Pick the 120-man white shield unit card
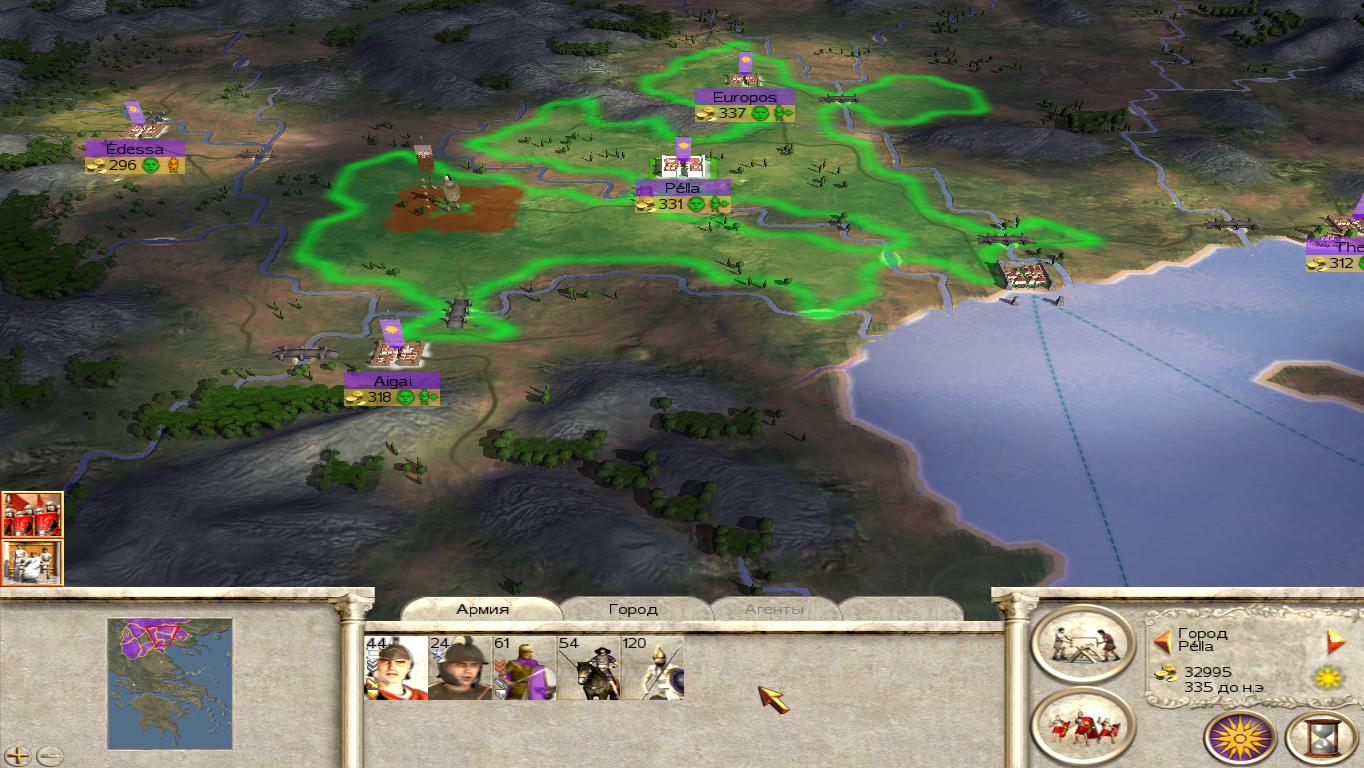Viewport: 1364px width, 768px height. coord(652,667)
